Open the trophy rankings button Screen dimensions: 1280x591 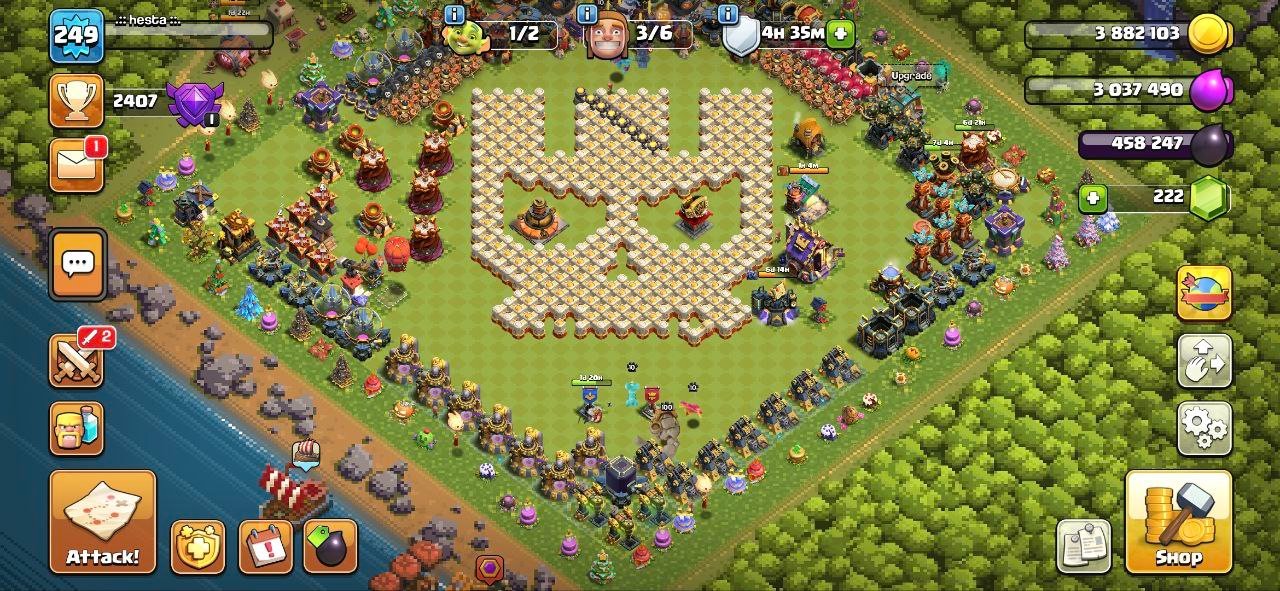[x=77, y=101]
